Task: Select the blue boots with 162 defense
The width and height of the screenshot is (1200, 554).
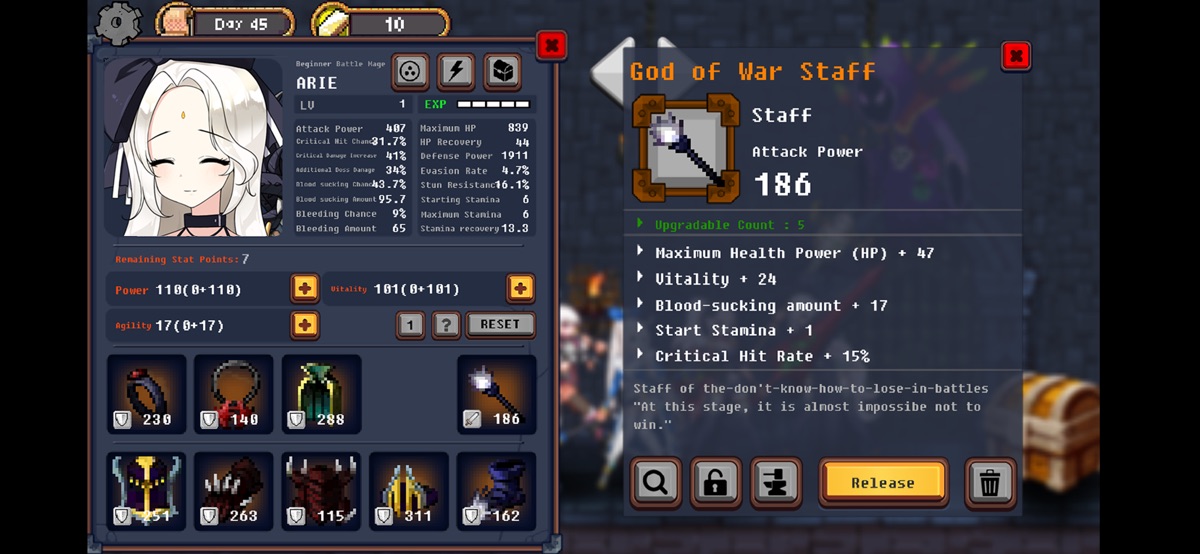Action: pyautogui.click(x=496, y=491)
